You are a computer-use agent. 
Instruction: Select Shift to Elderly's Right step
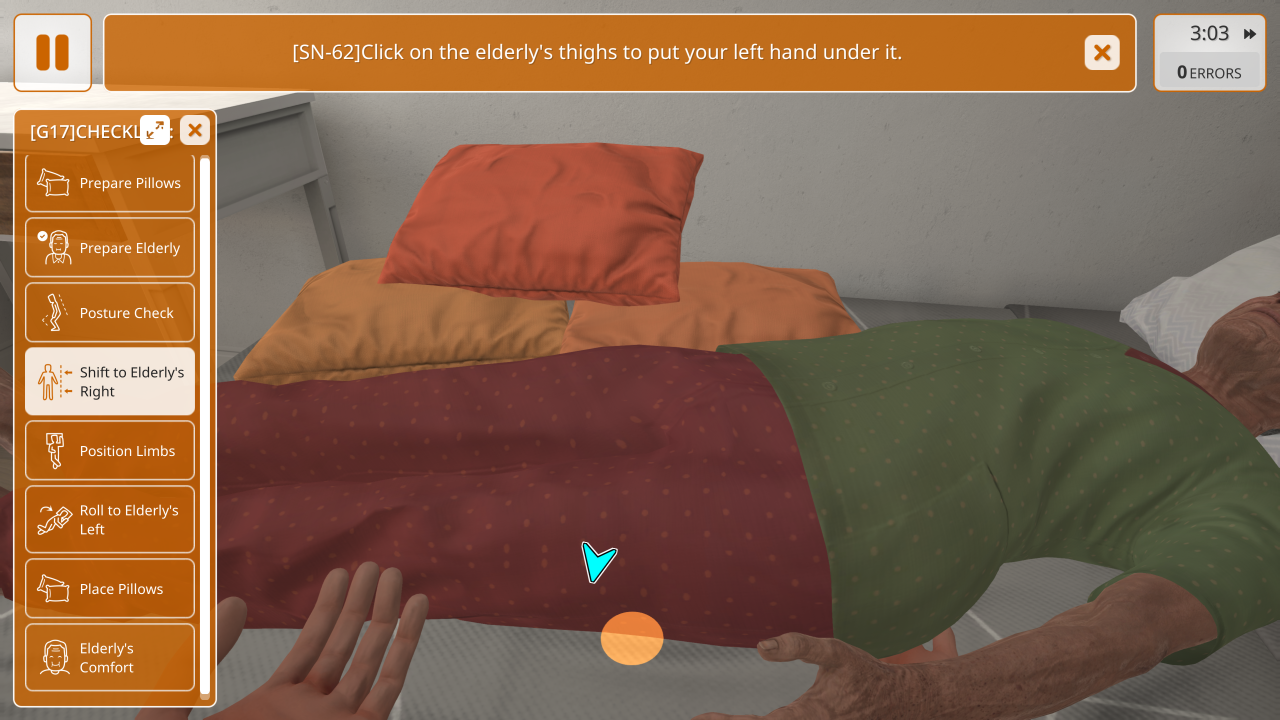click(110, 382)
